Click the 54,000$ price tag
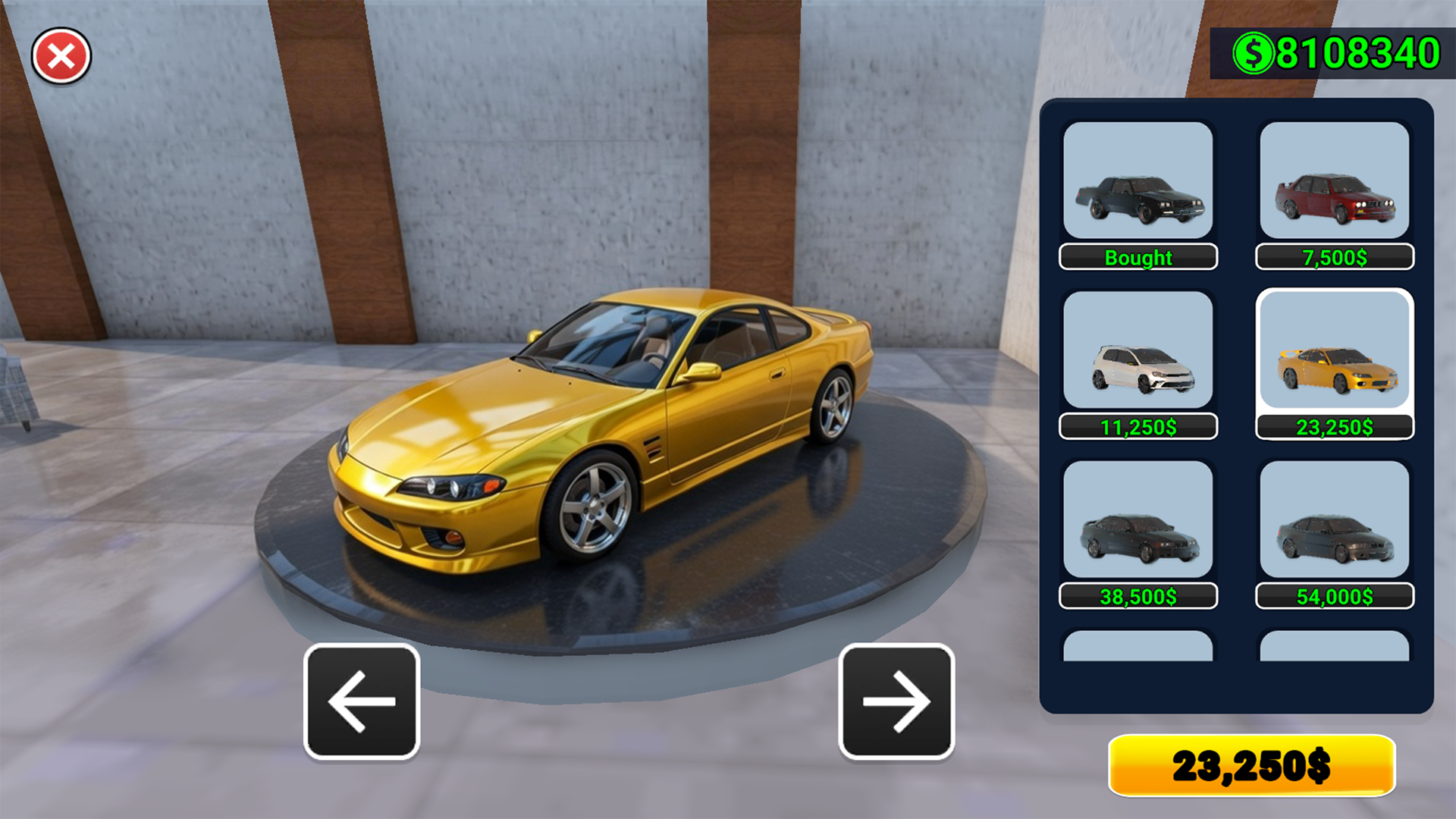 click(x=1333, y=595)
